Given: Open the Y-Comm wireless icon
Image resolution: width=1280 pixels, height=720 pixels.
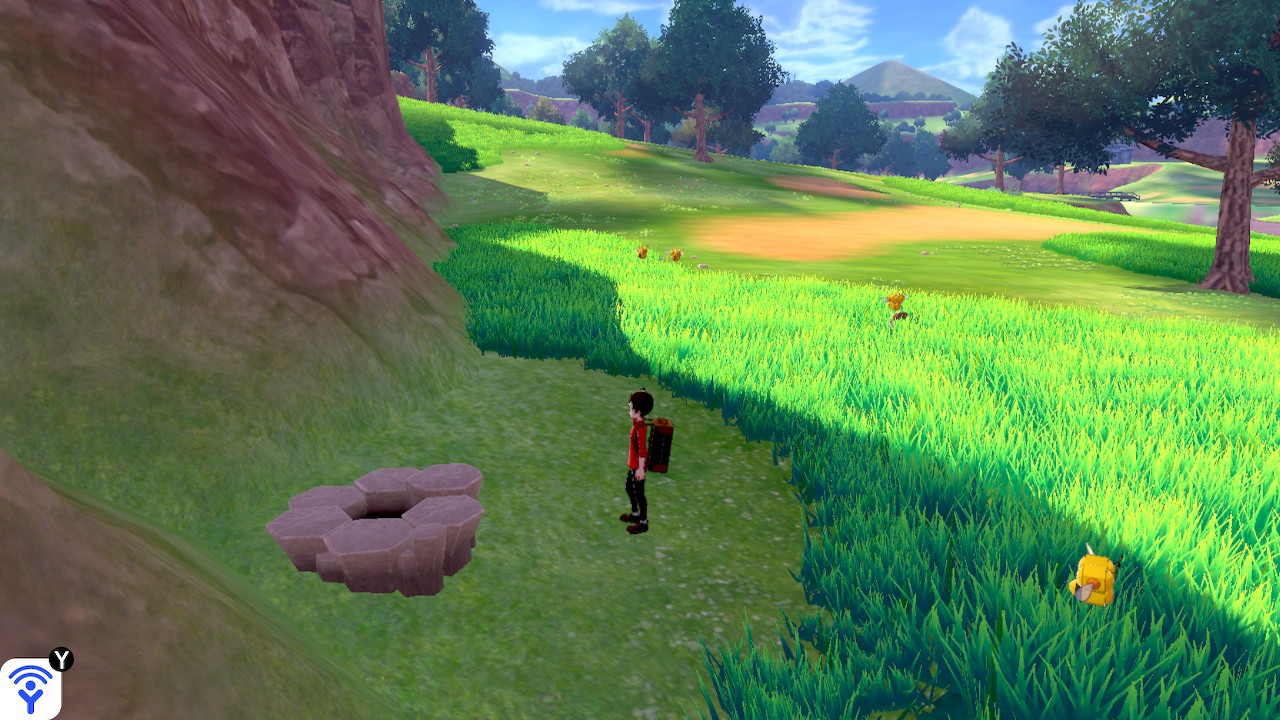Looking at the screenshot, I should point(30,689).
